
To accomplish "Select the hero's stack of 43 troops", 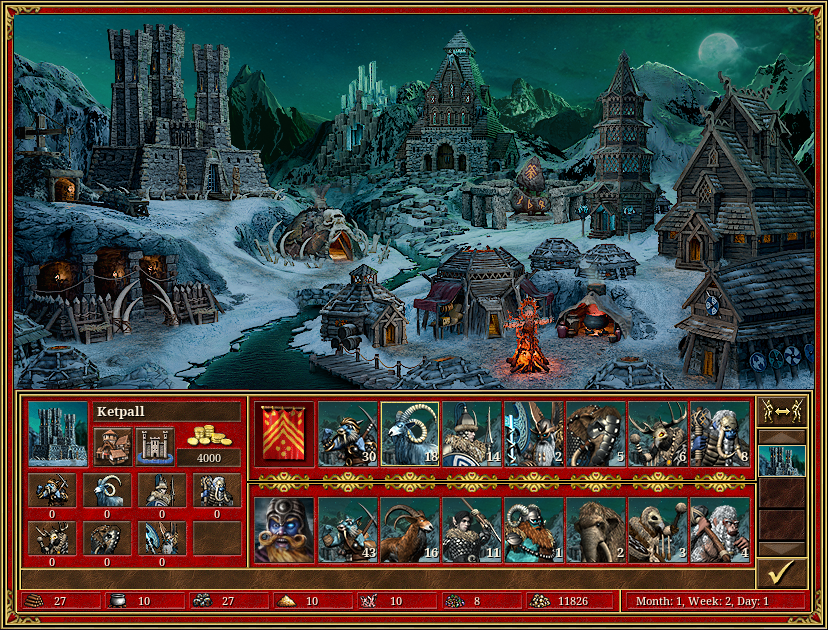I will [348, 530].
